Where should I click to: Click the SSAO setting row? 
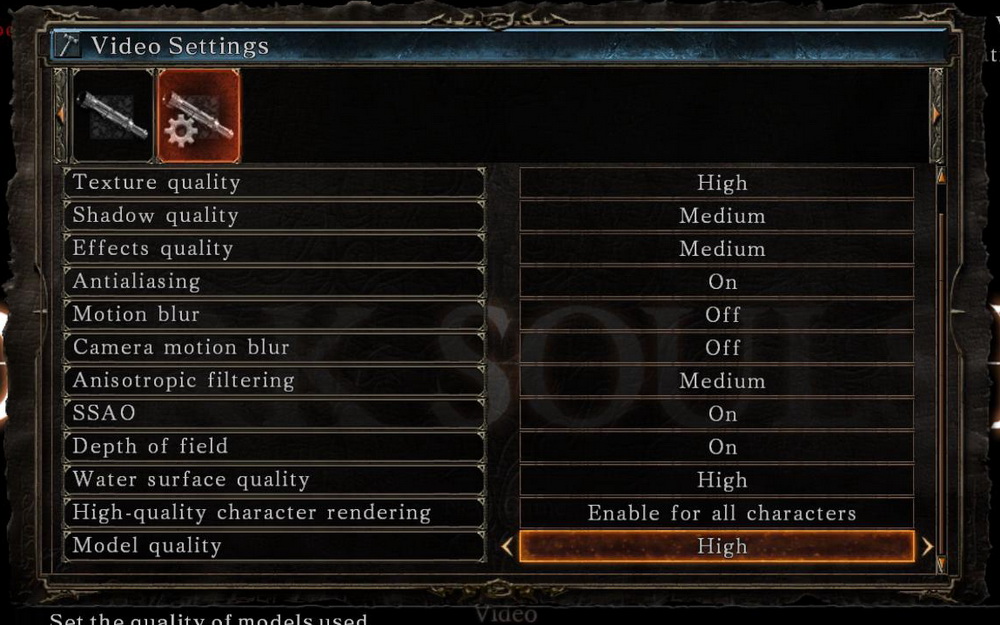coord(274,414)
